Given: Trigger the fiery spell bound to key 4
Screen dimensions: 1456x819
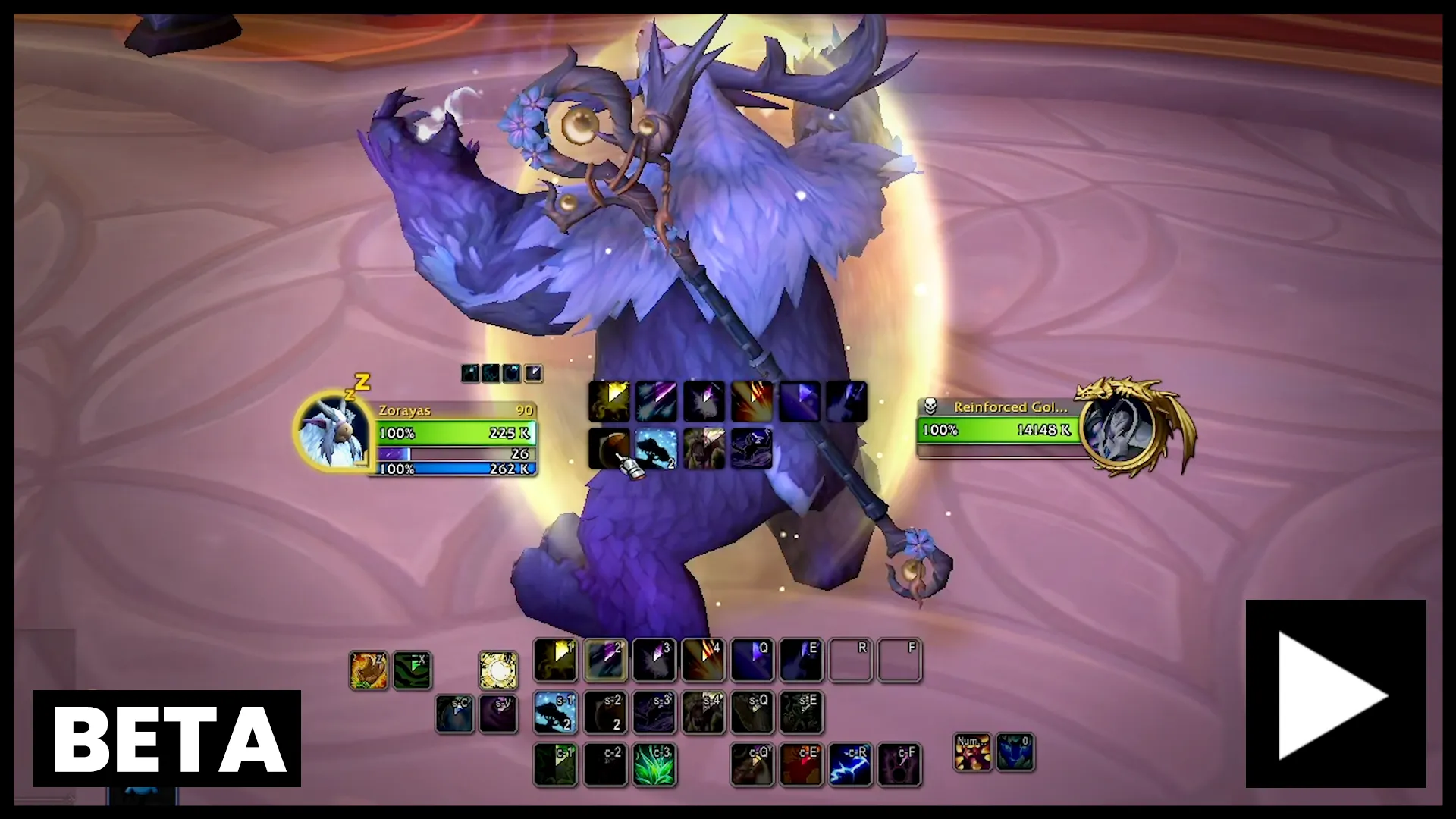Looking at the screenshot, I should pos(703,660).
